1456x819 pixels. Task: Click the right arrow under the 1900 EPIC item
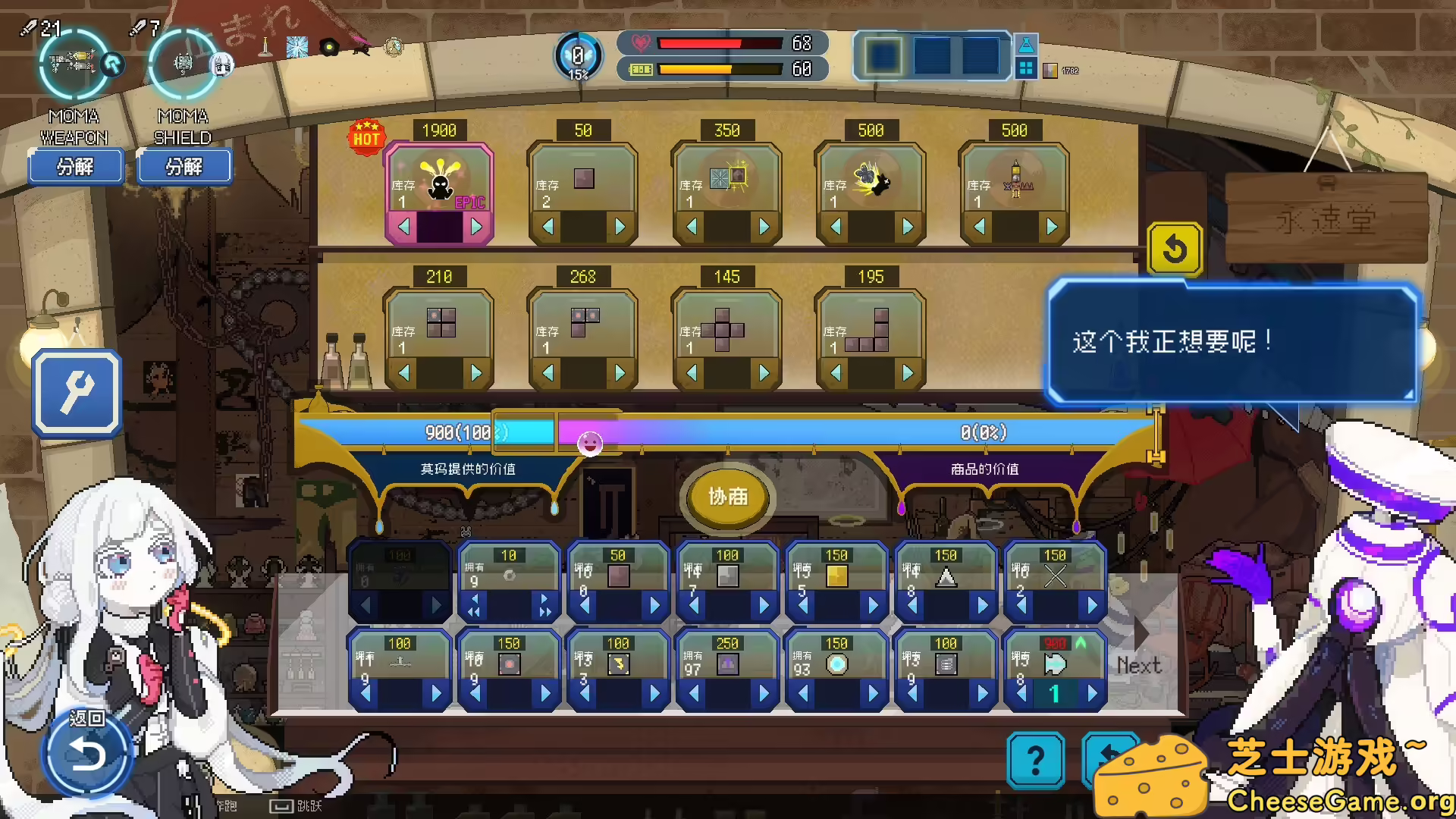point(477,225)
